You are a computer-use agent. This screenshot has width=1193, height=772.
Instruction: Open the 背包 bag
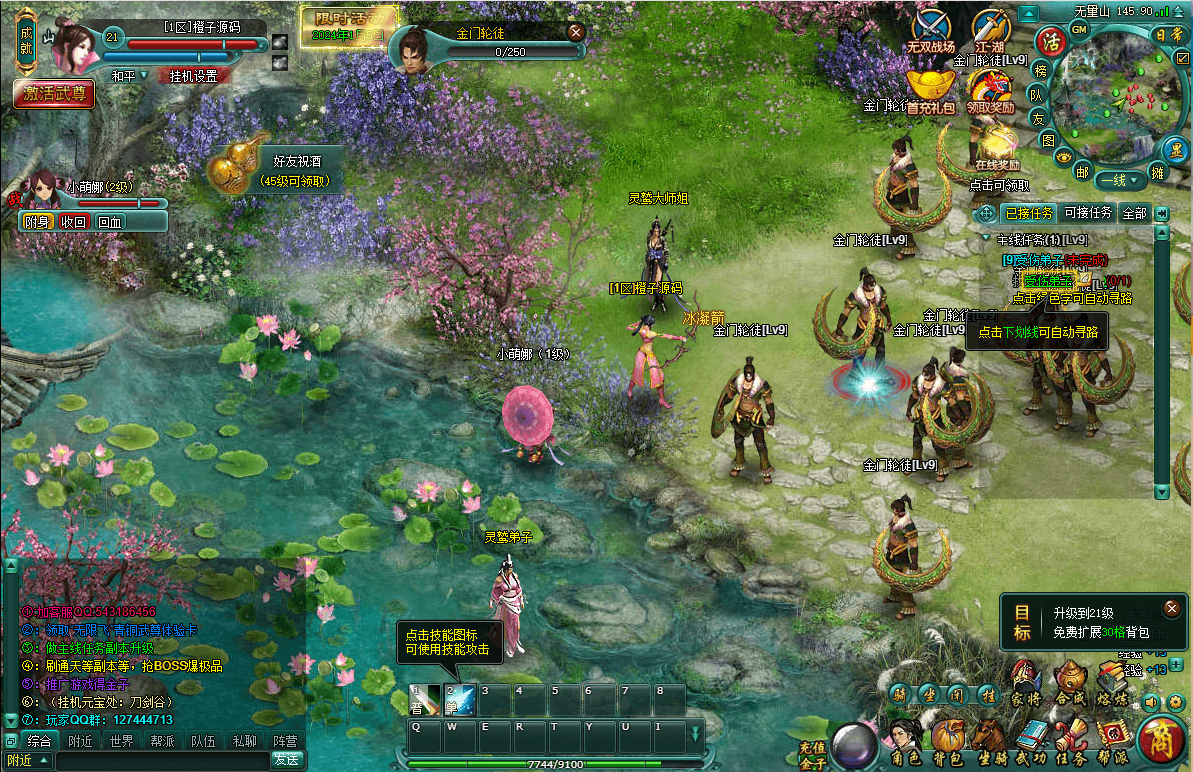(947, 742)
